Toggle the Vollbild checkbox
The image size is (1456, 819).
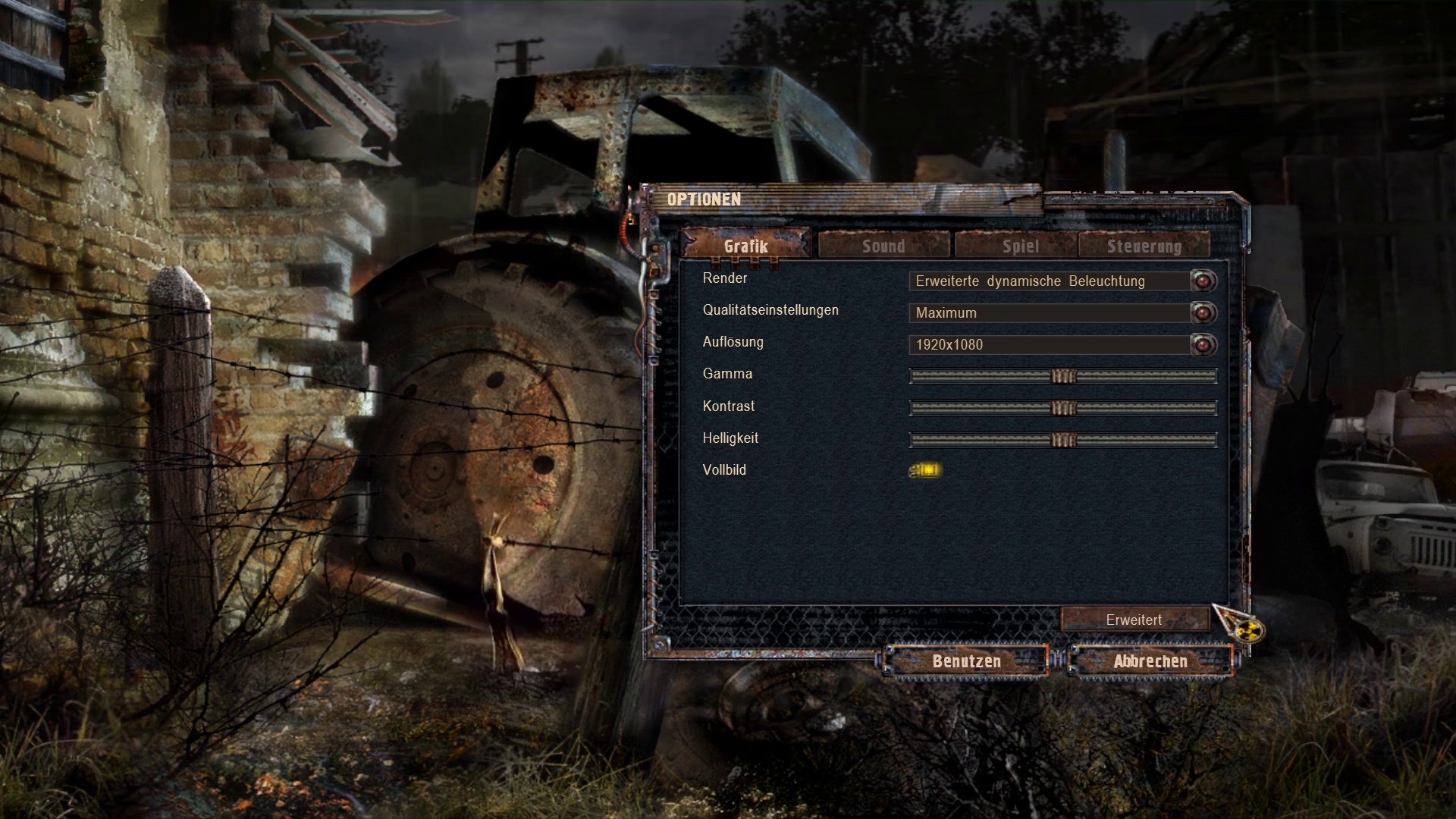(925, 470)
